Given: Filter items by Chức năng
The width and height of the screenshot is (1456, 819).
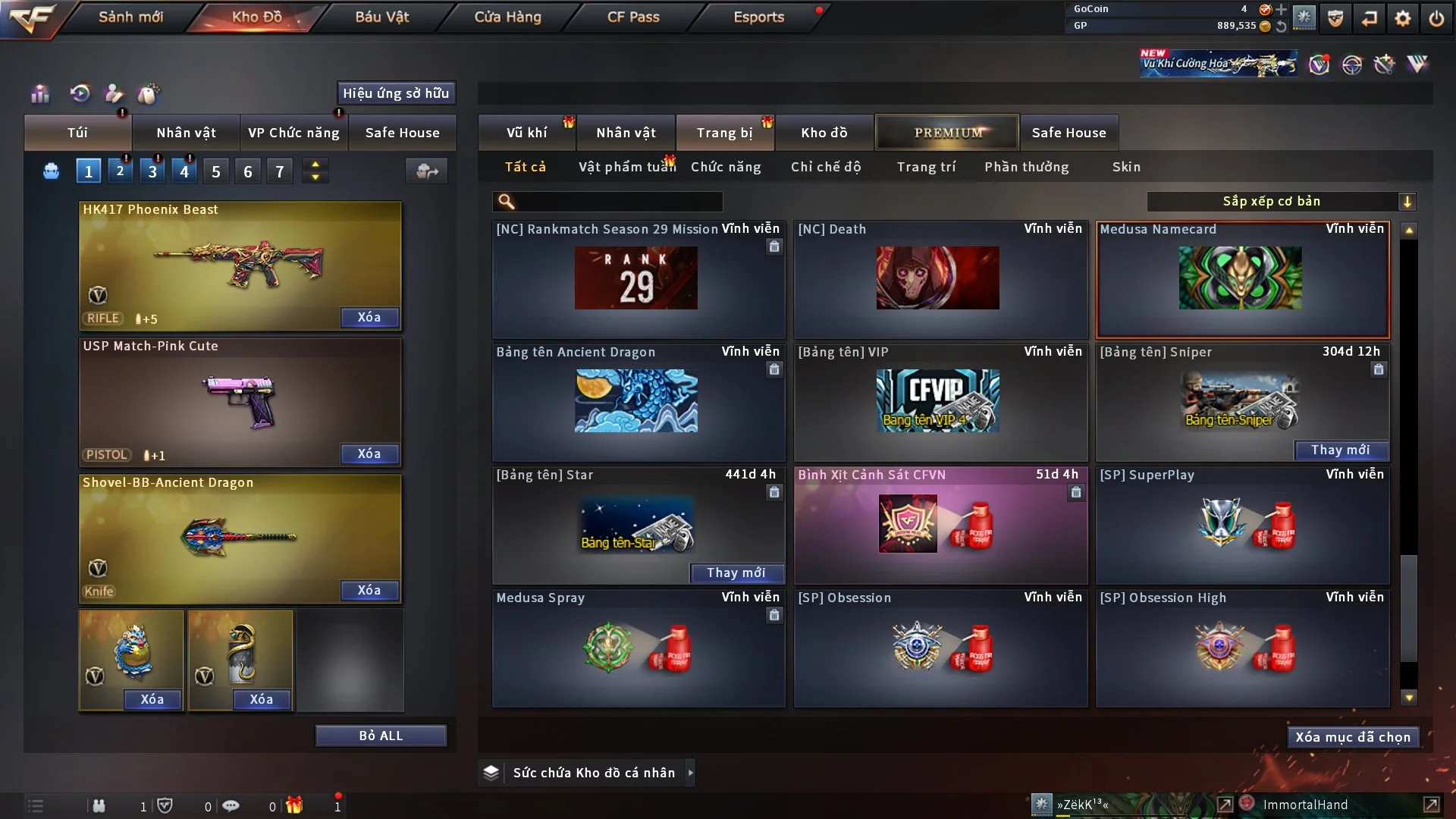Looking at the screenshot, I should click(725, 167).
